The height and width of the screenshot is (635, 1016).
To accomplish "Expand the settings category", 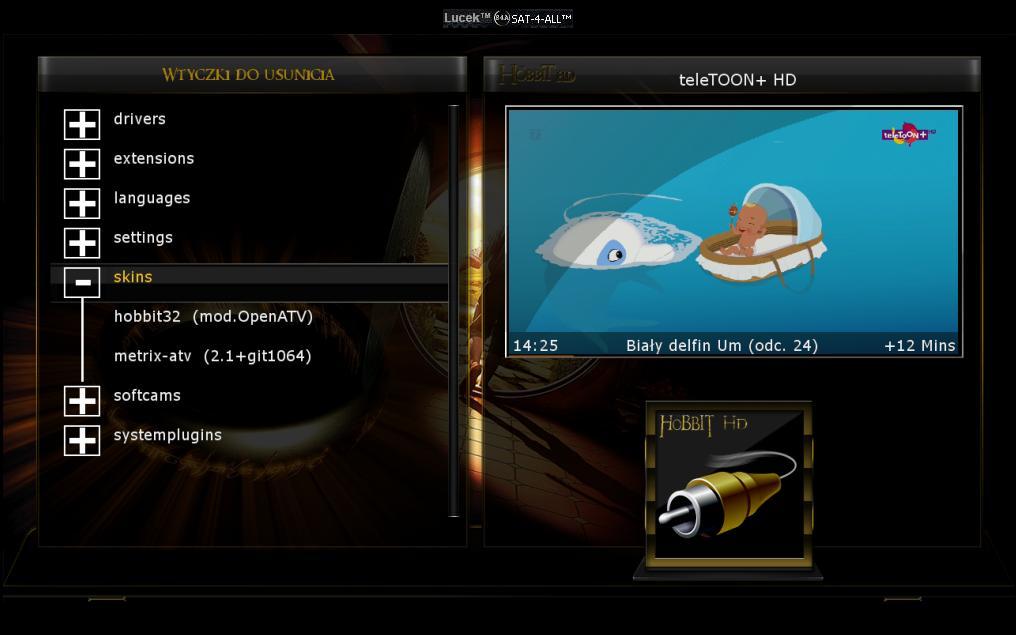I will (x=82, y=243).
